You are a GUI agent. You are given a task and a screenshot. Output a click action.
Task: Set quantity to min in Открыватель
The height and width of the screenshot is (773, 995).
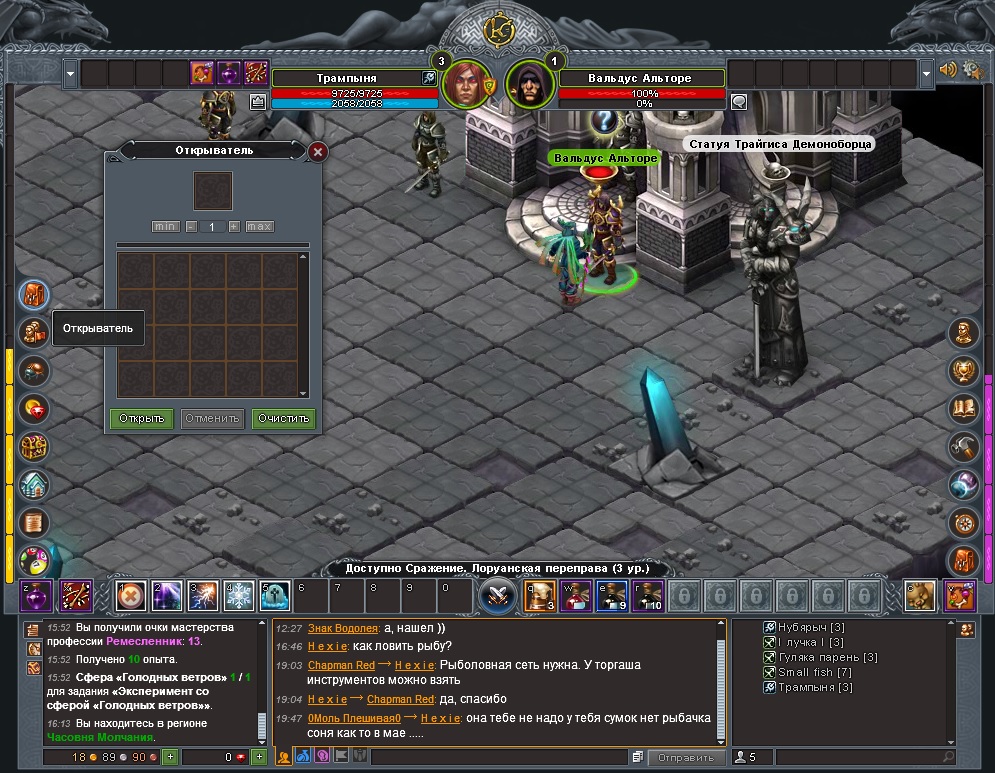coord(166,227)
